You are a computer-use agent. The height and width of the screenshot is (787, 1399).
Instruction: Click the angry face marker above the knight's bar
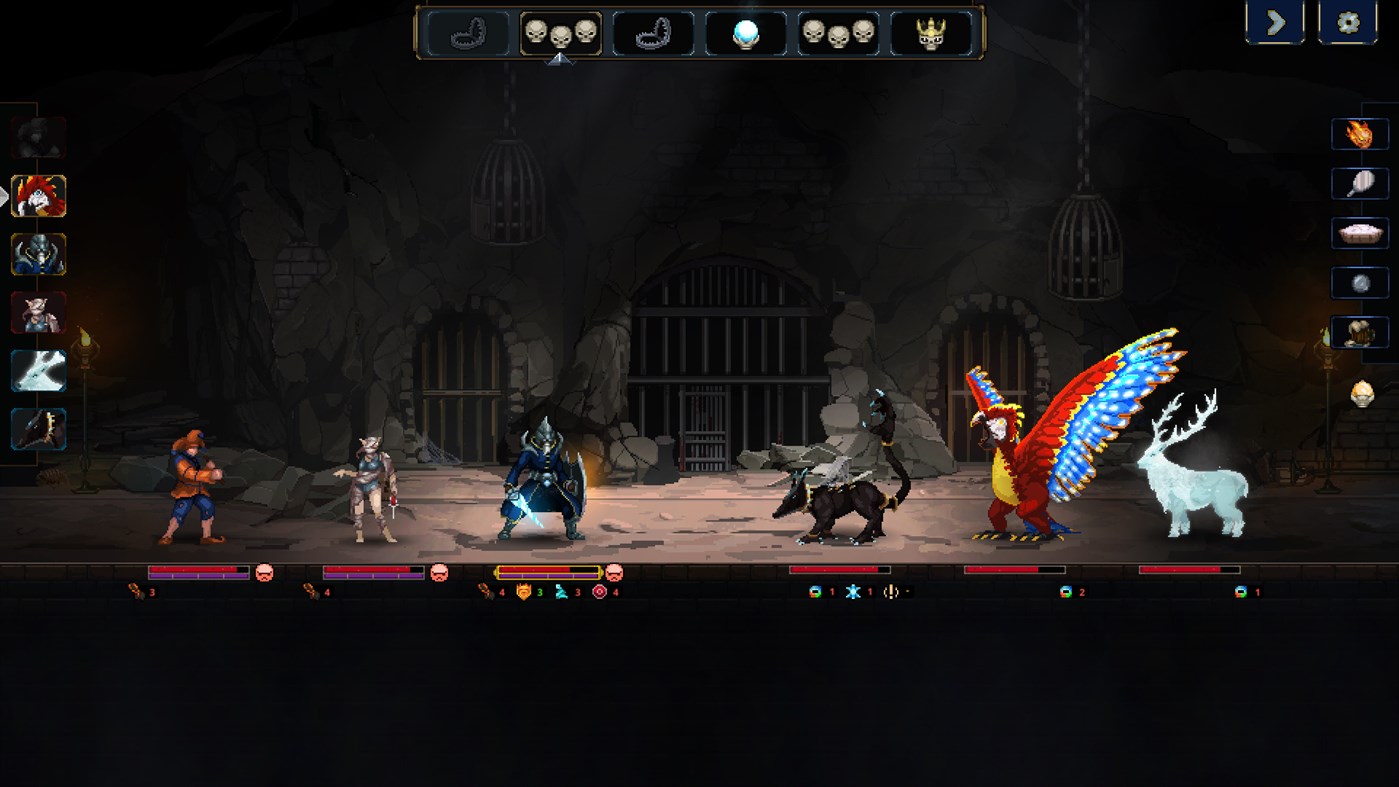(614, 574)
